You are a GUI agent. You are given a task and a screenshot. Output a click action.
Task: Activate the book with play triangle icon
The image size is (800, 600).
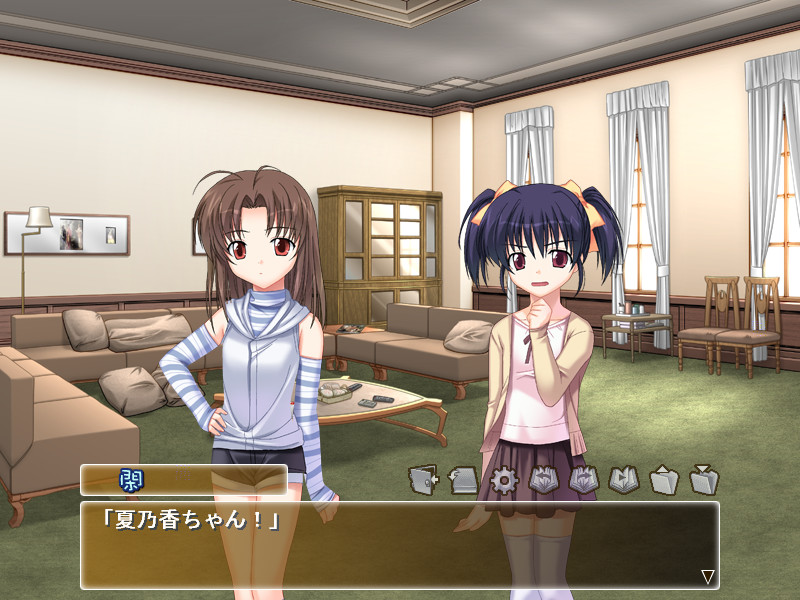click(623, 481)
